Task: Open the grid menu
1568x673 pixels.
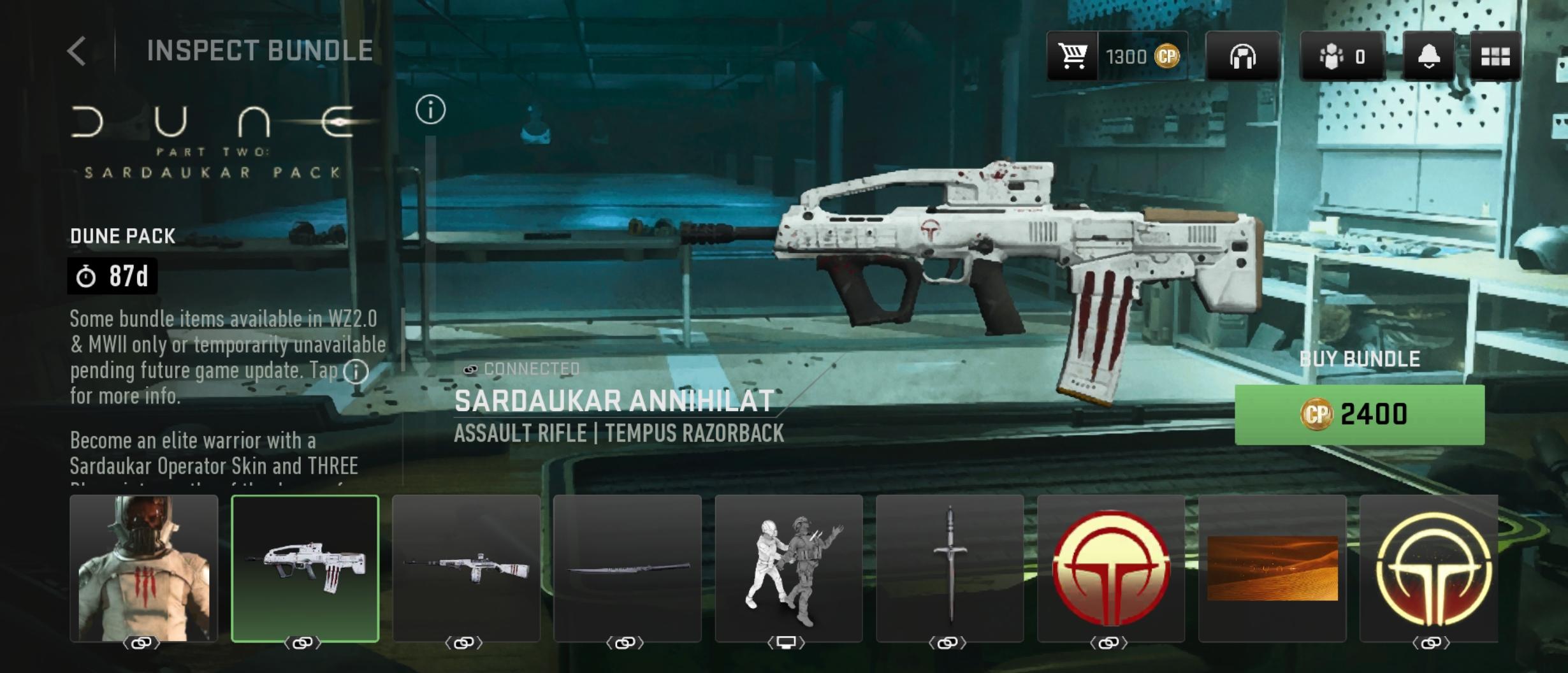Action: click(1495, 57)
